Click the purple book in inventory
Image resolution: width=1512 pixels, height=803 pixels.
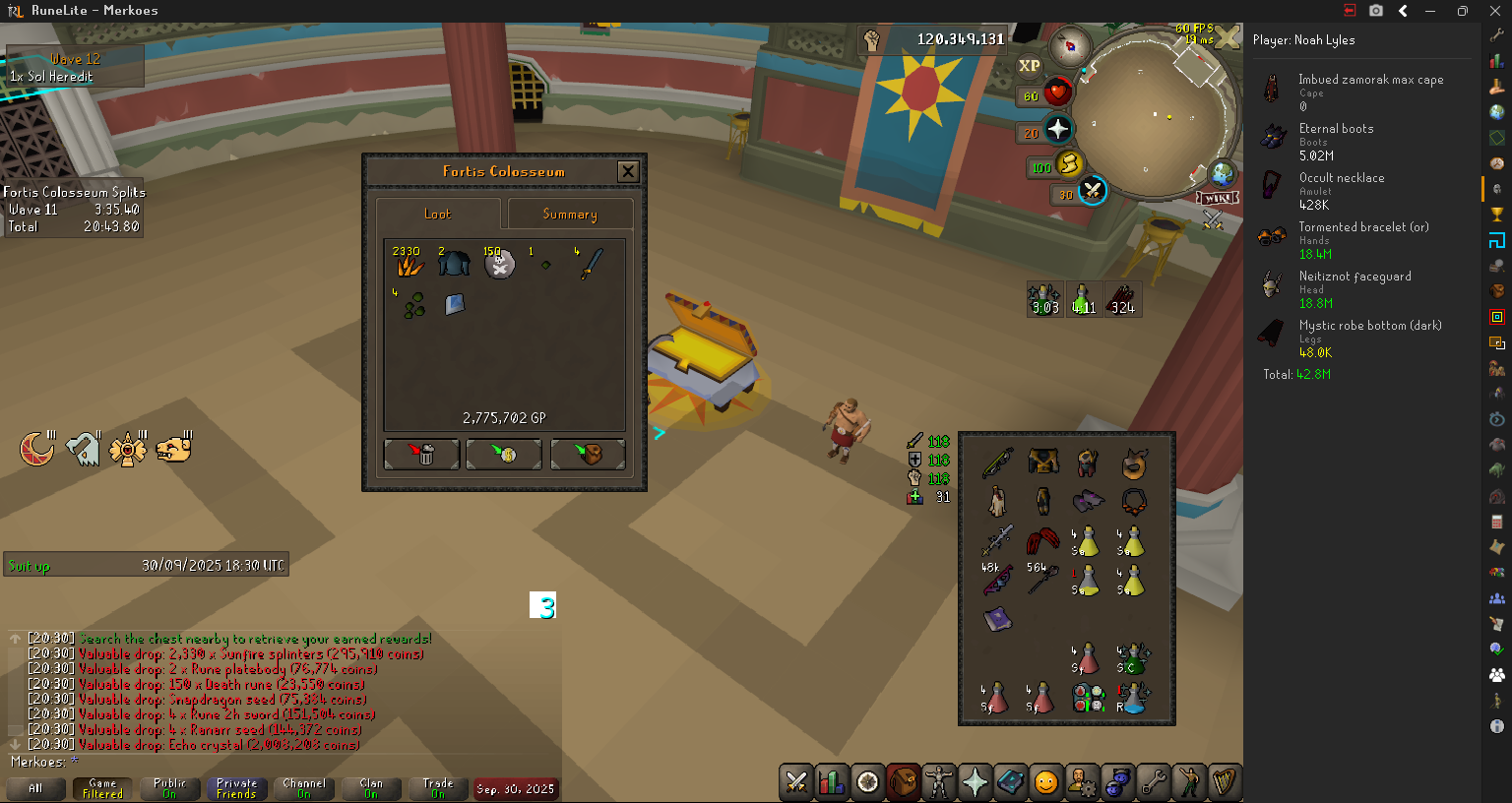996,620
